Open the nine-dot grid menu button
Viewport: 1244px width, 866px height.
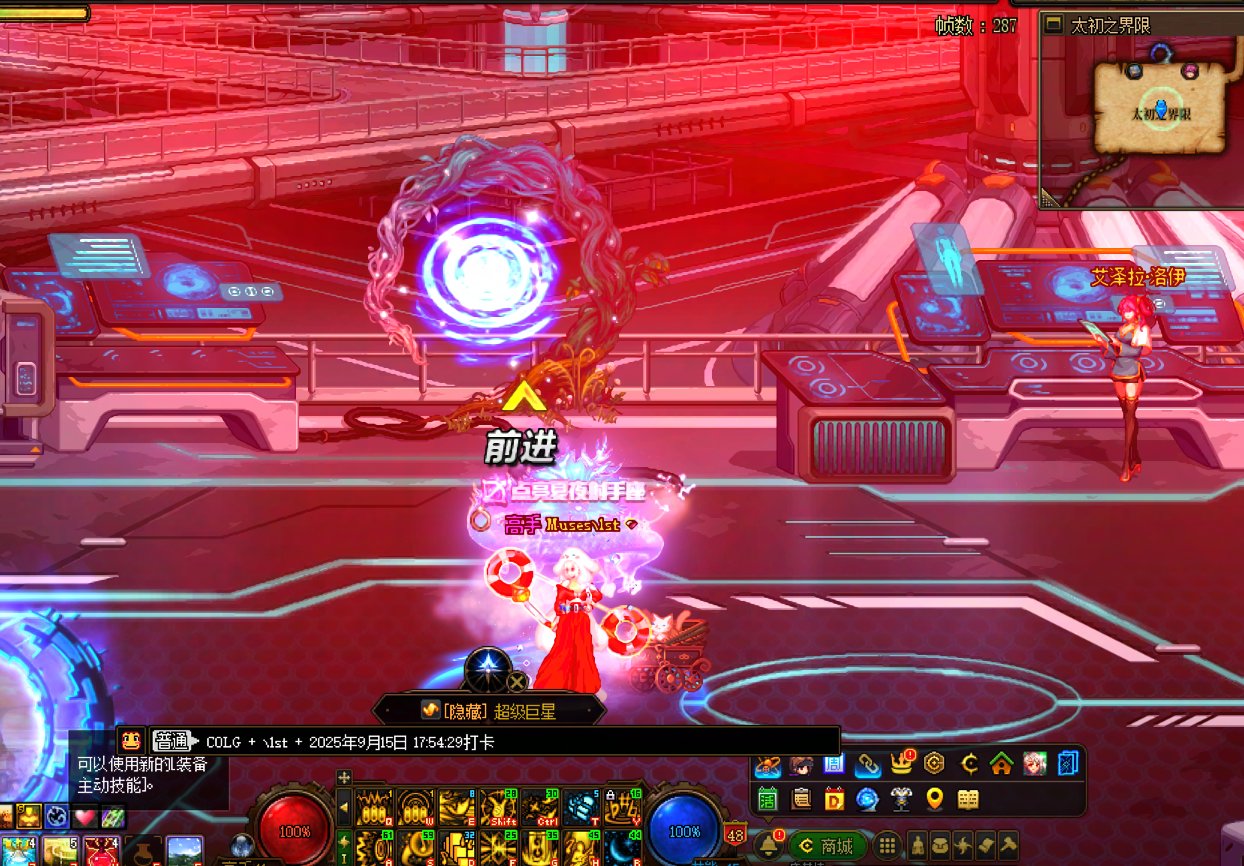pyautogui.click(x=887, y=846)
